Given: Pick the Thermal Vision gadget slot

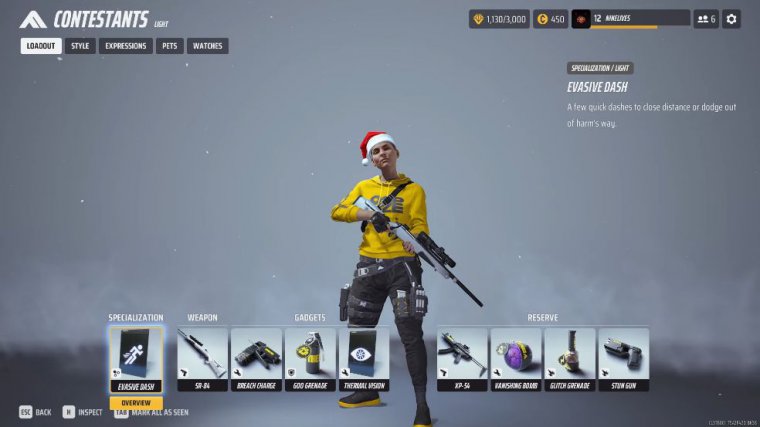Looking at the screenshot, I should pyautogui.click(x=364, y=358).
